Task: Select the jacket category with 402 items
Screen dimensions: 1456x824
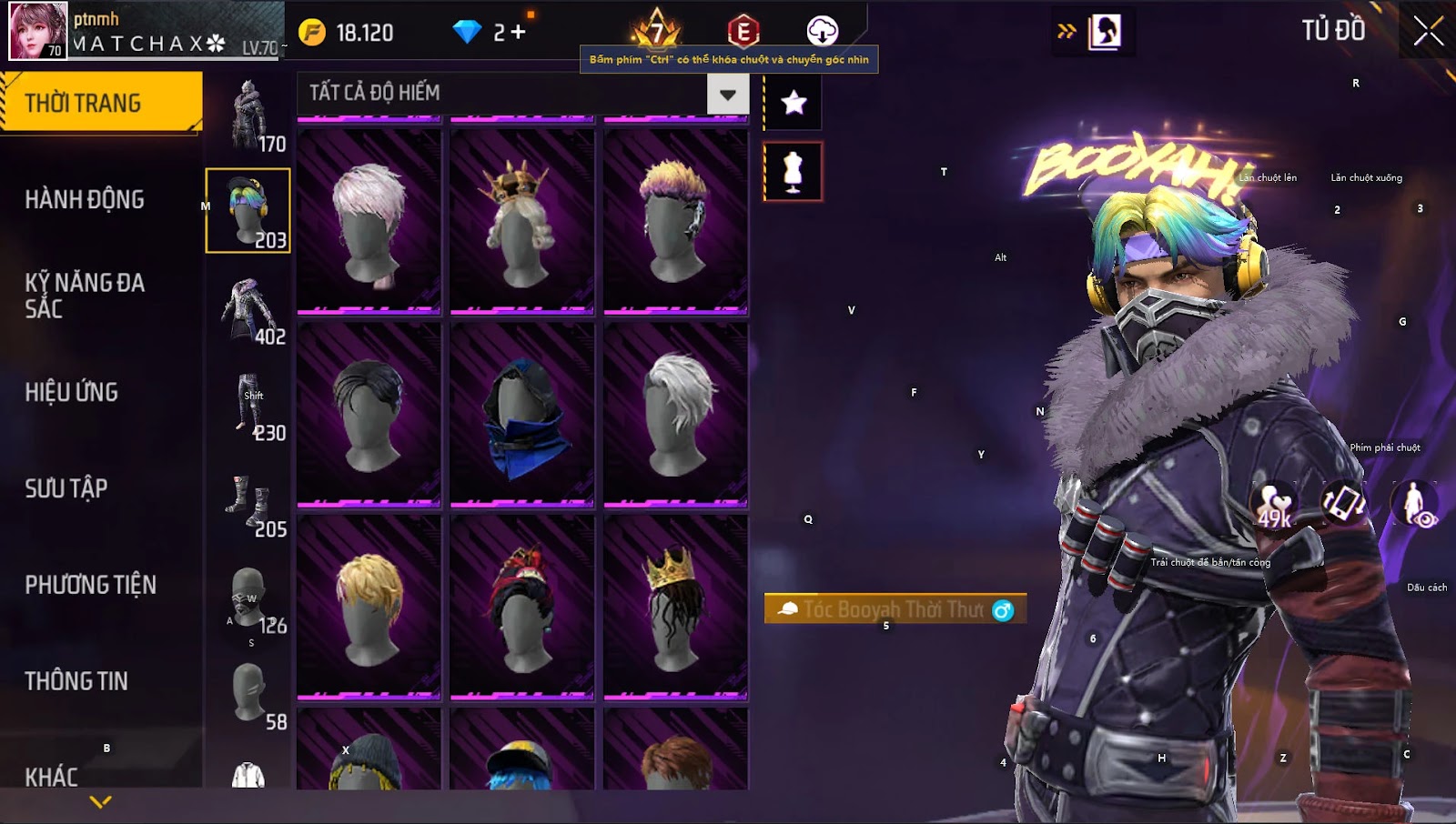Action: [x=248, y=309]
